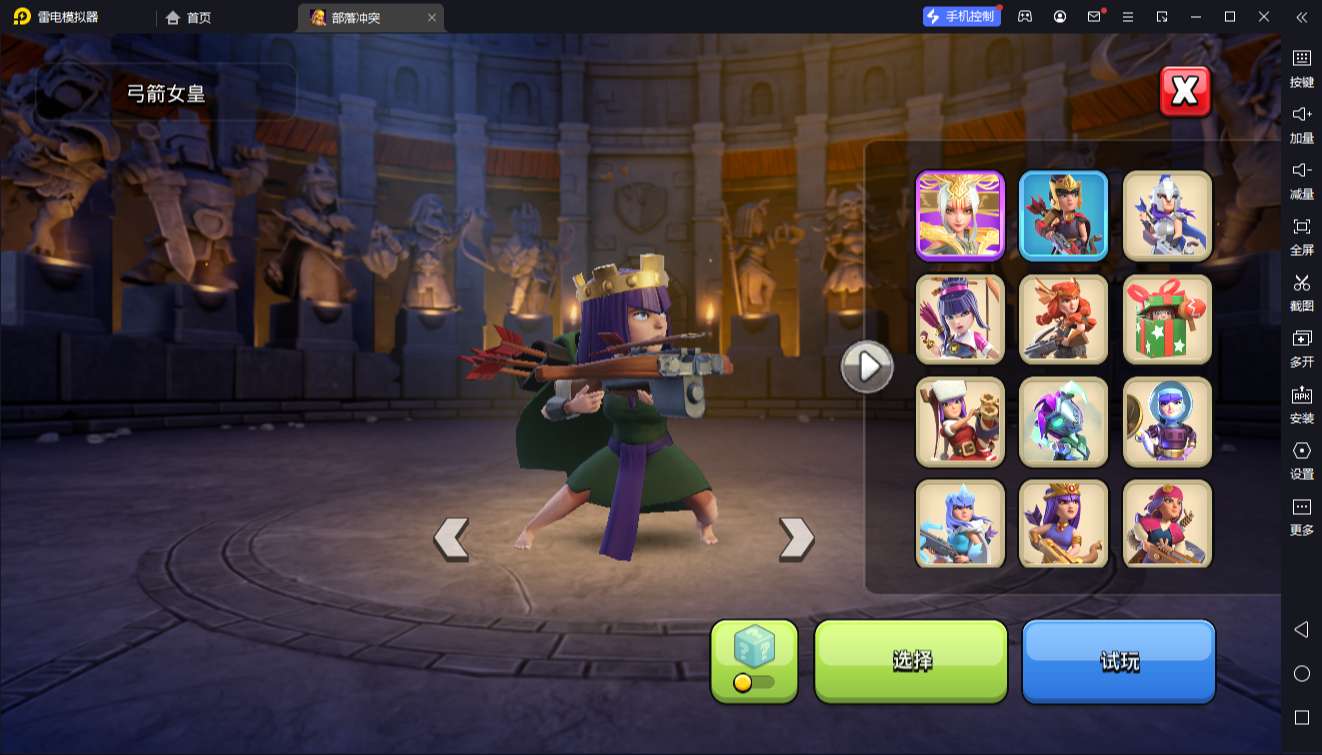
Task: Open the emulator 设置 settings
Action: (x=1301, y=459)
